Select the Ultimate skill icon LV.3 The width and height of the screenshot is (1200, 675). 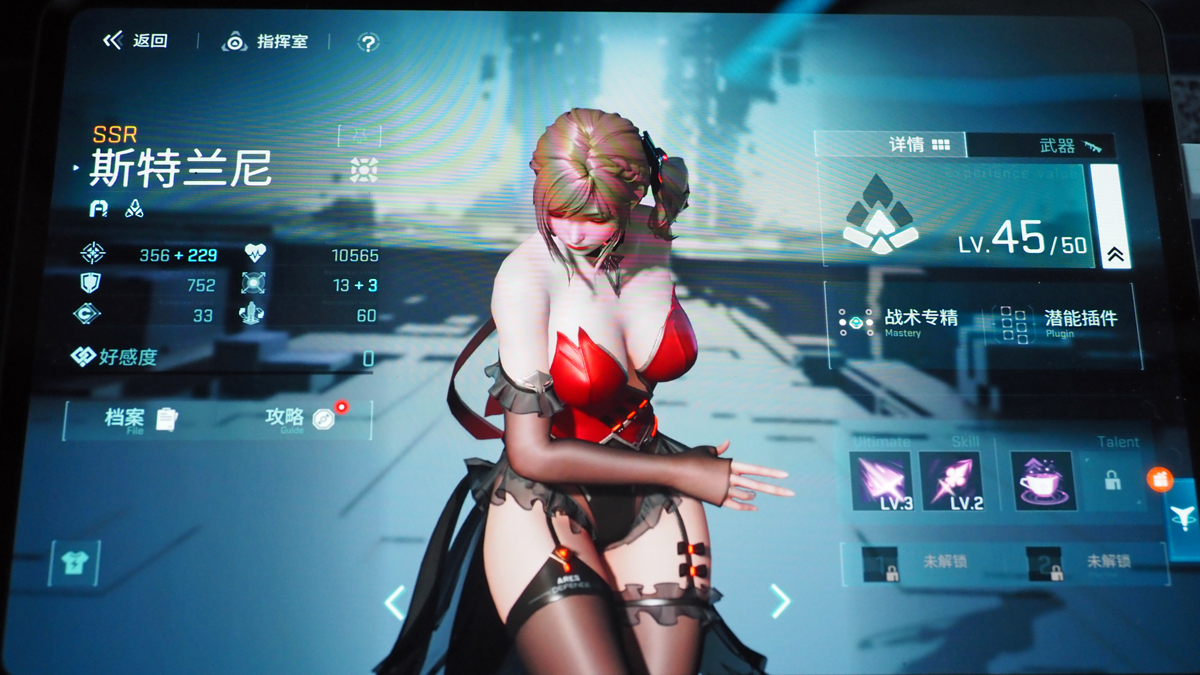tap(881, 481)
